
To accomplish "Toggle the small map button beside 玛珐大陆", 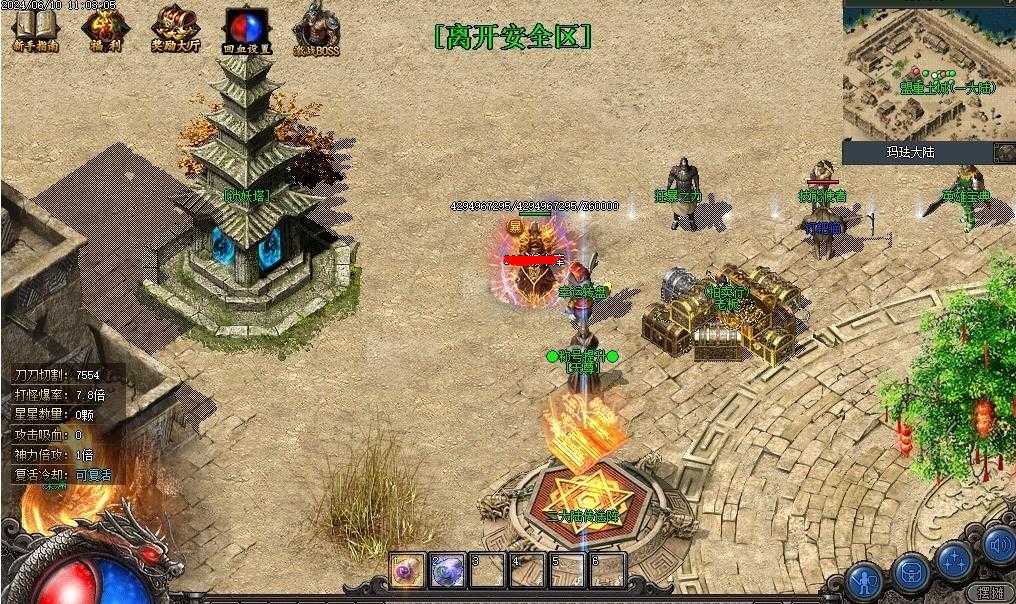I will [x=1003, y=152].
